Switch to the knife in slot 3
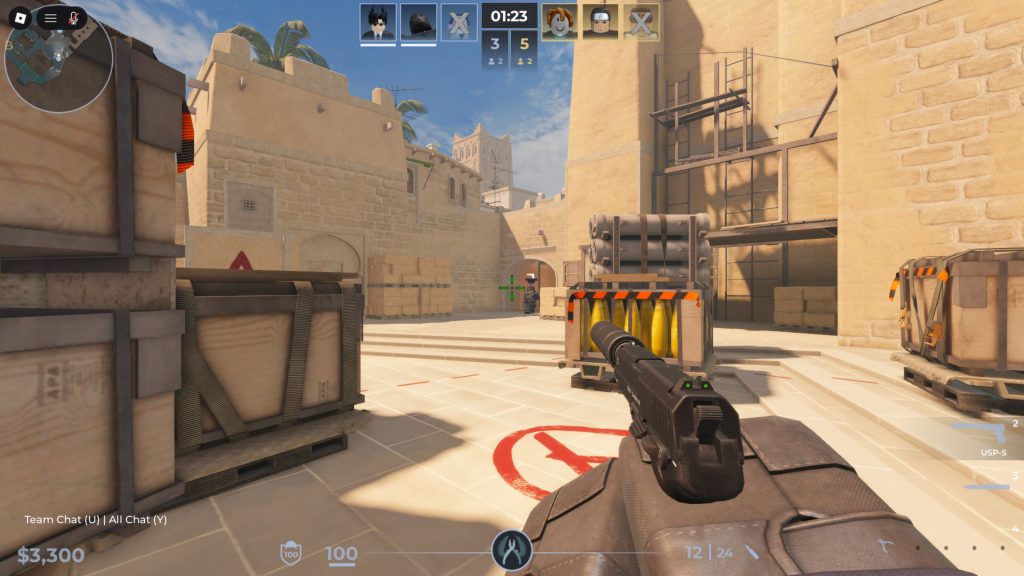 click(x=988, y=487)
